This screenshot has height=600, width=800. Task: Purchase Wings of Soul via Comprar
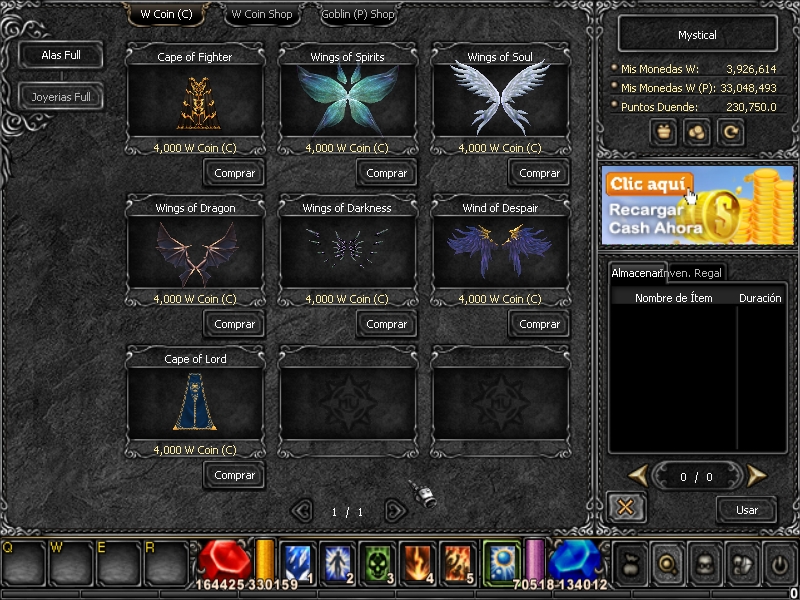pos(540,173)
